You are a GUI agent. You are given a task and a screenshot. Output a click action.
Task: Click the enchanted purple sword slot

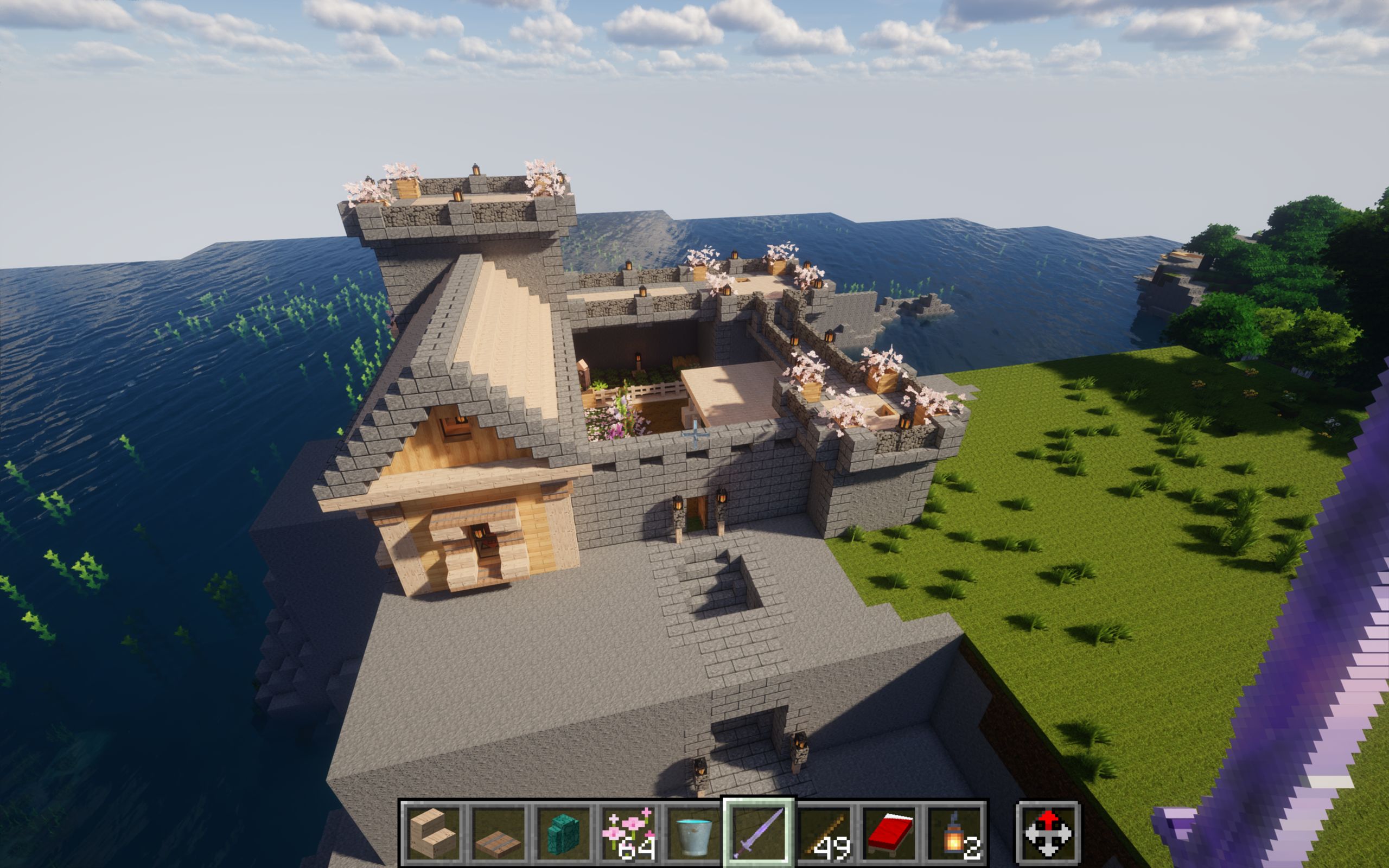tap(759, 832)
